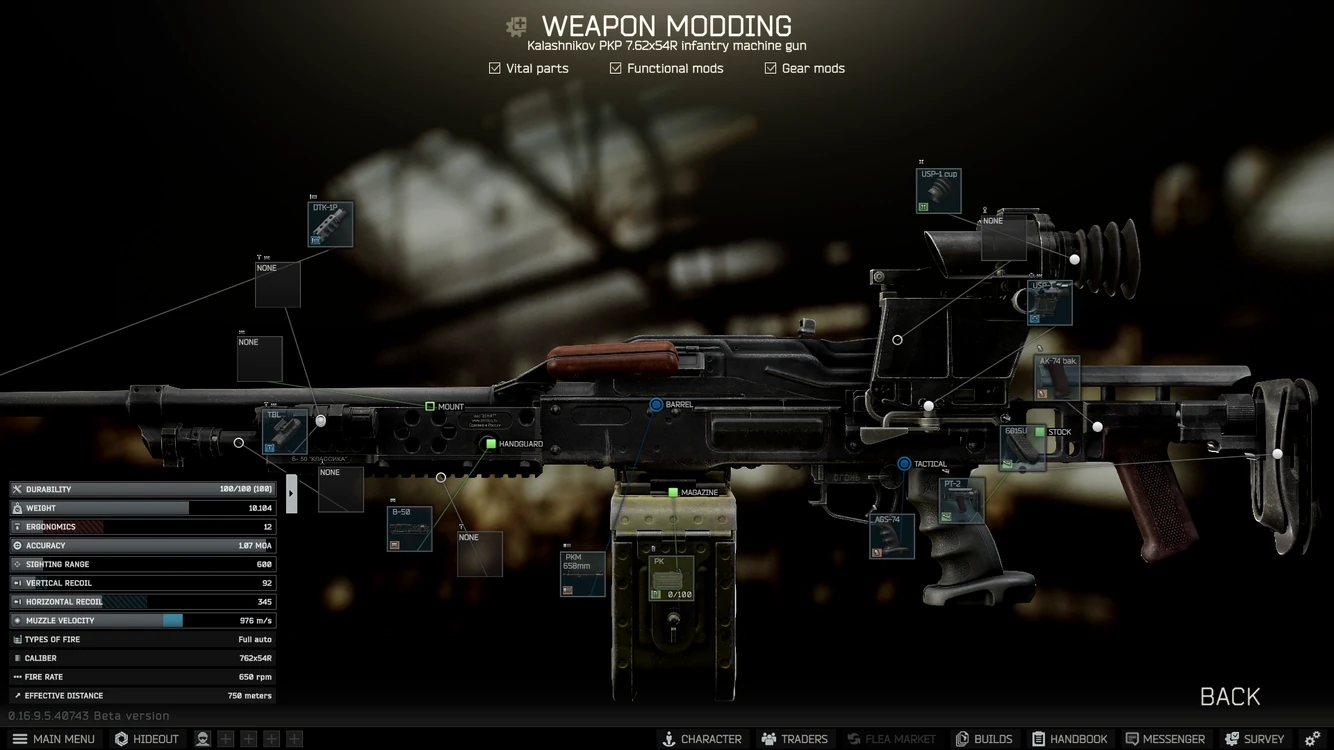Screen dimensions: 1334x750
Task: Toggle the Gear mods checkbox off
Action: [770, 68]
